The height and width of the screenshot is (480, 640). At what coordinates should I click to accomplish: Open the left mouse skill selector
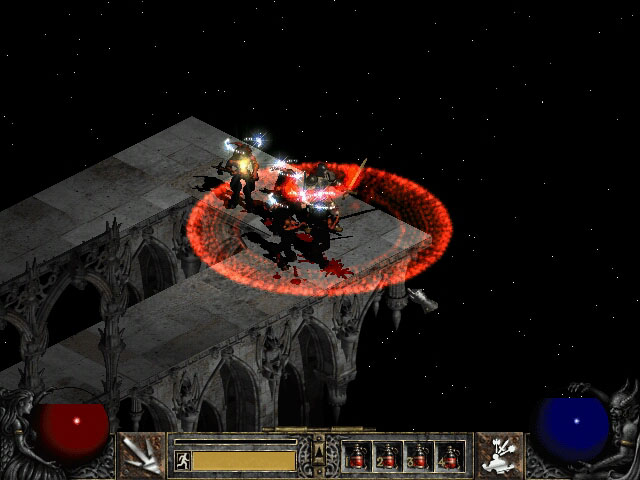[x=141, y=456]
